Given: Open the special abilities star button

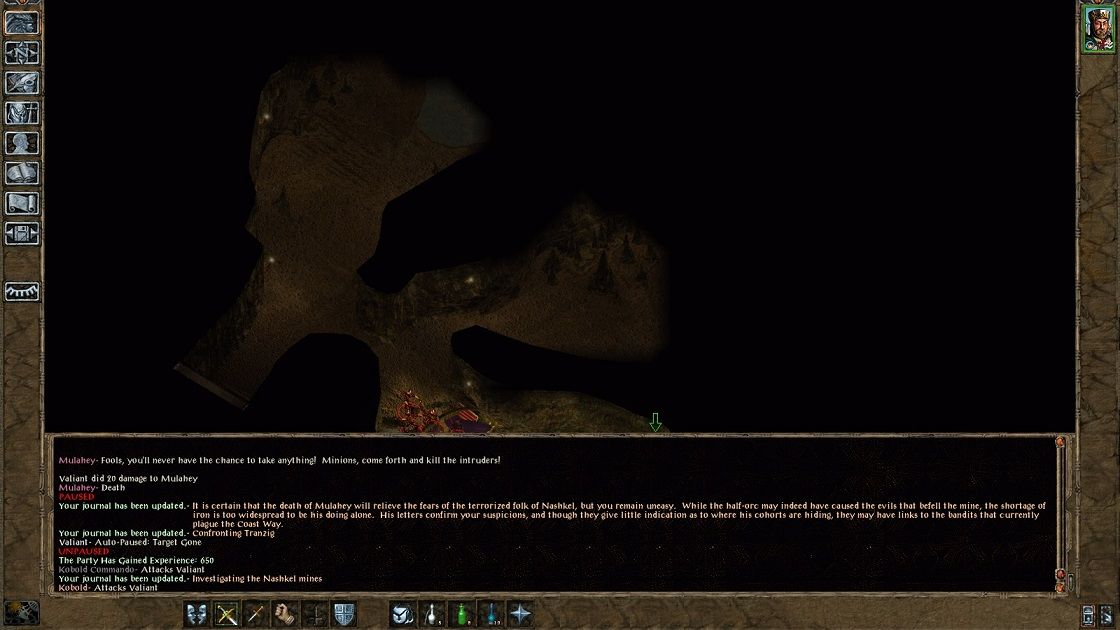Looking at the screenshot, I should pos(520,613).
